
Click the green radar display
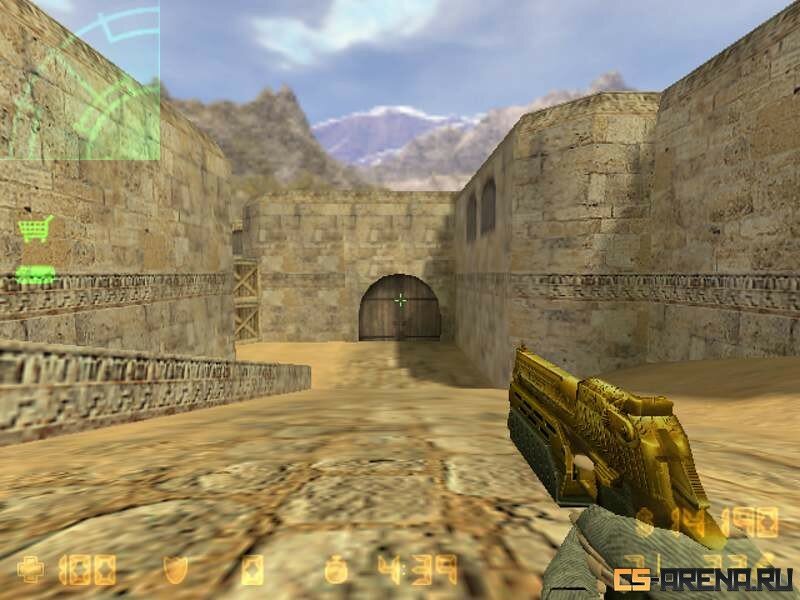80,80
